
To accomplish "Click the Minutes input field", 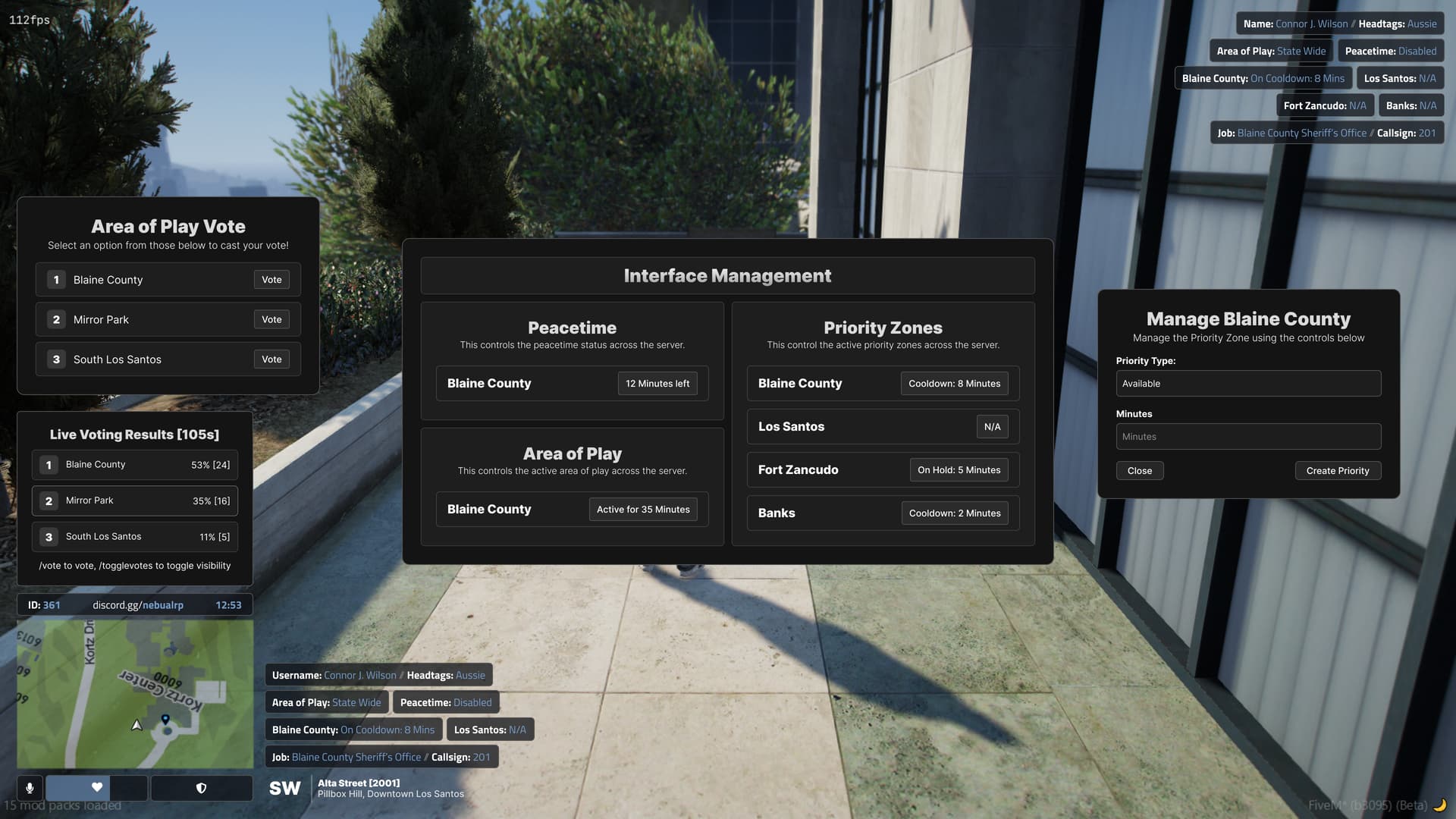I will click(1248, 436).
